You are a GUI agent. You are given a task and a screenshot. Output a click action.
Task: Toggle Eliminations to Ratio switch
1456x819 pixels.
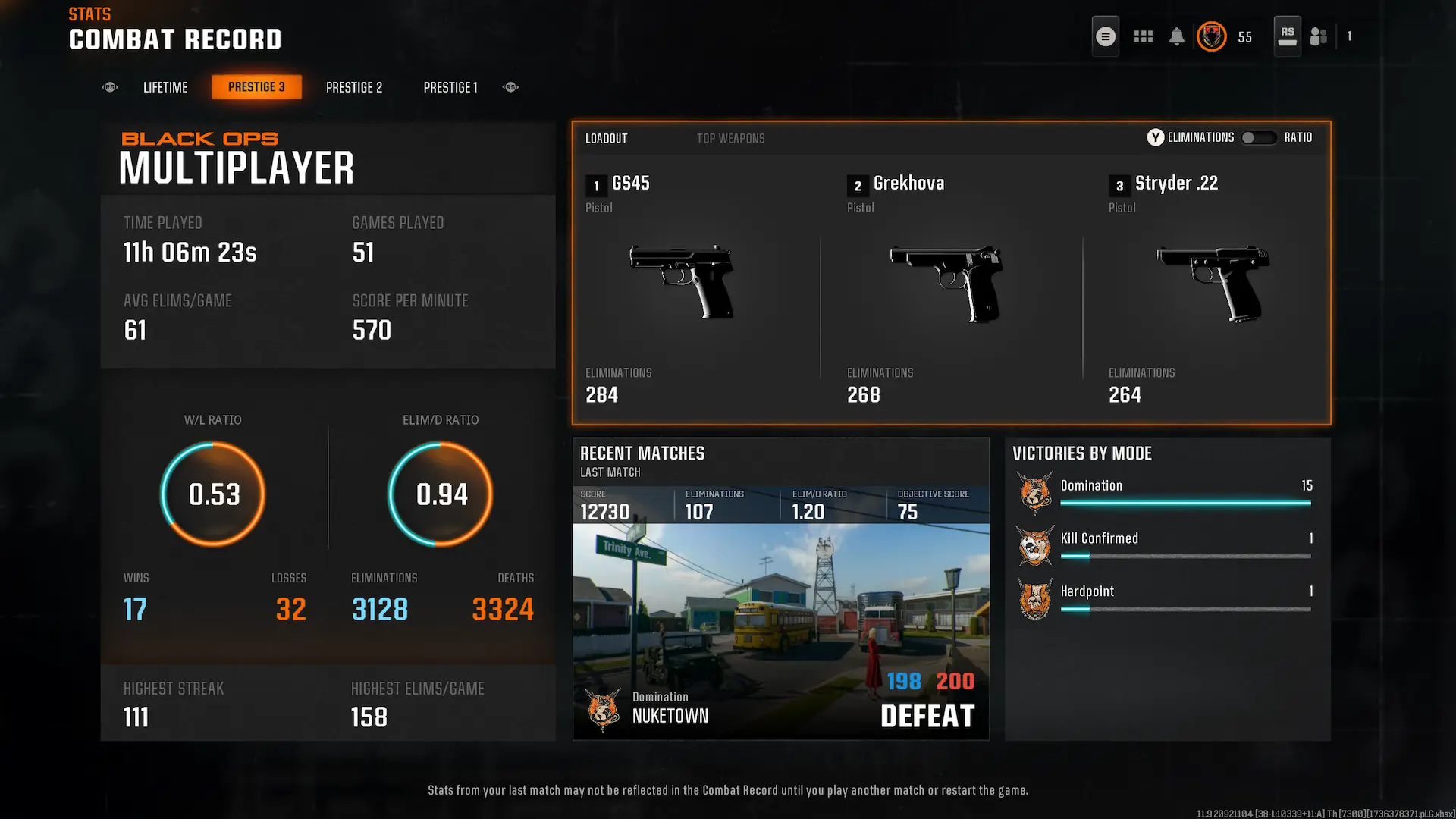(x=1258, y=137)
